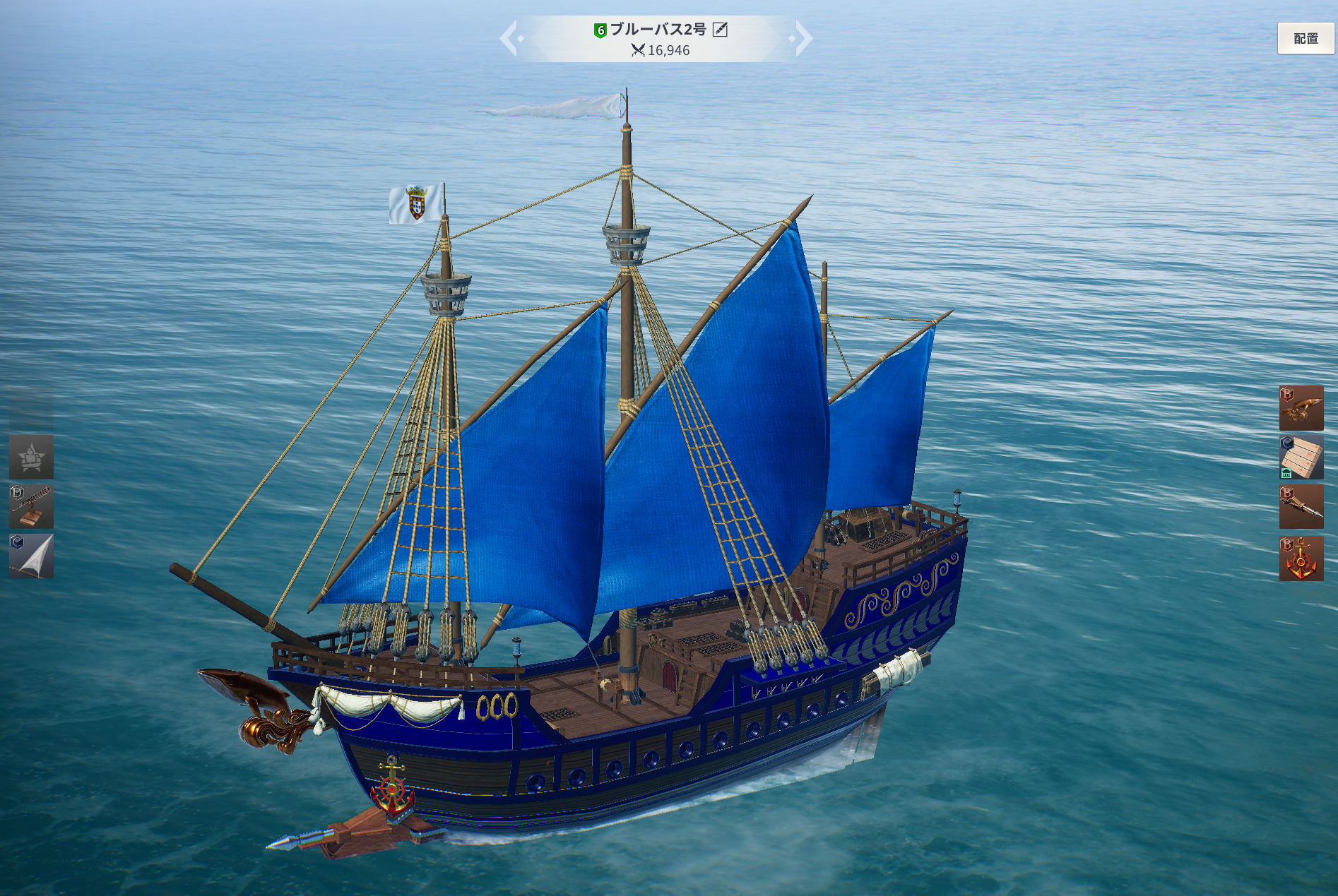Open the C-grade white sail slot
Viewport: 1338px width, 896px height.
click(x=31, y=556)
